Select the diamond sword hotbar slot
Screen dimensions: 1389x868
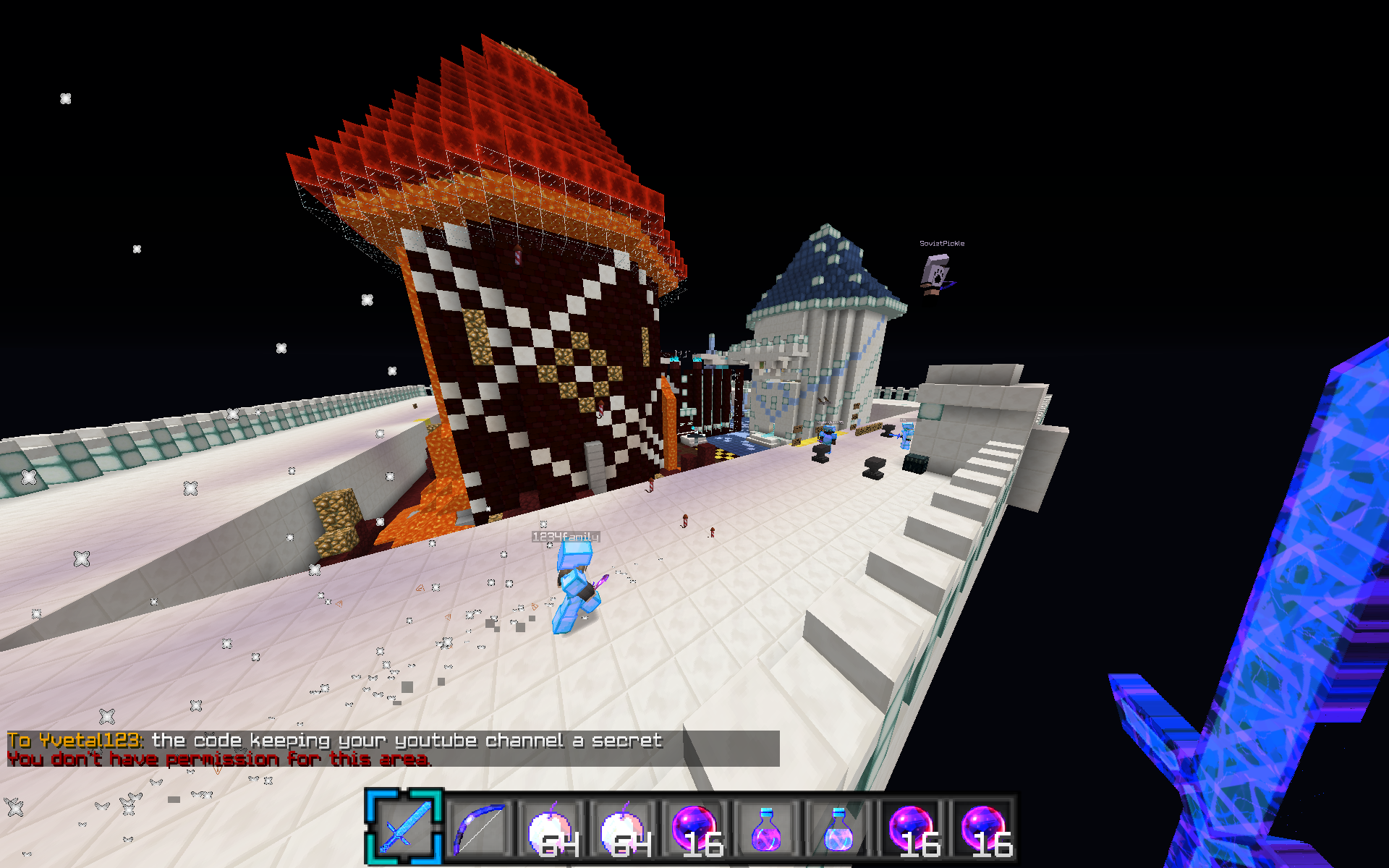point(404,827)
